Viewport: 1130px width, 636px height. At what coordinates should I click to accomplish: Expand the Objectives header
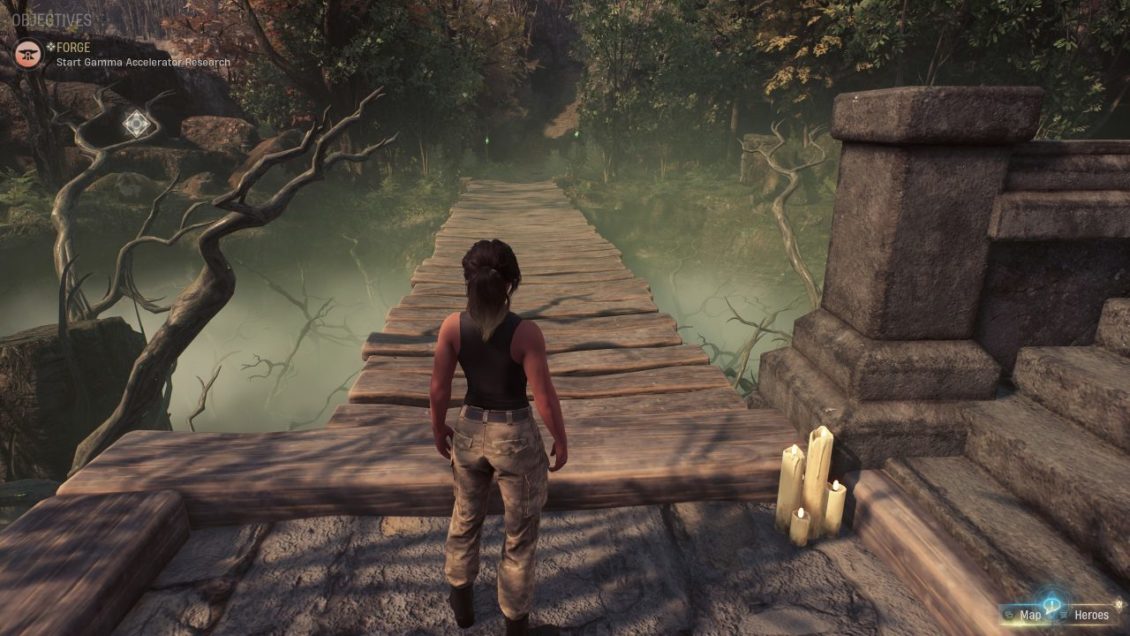(x=52, y=20)
